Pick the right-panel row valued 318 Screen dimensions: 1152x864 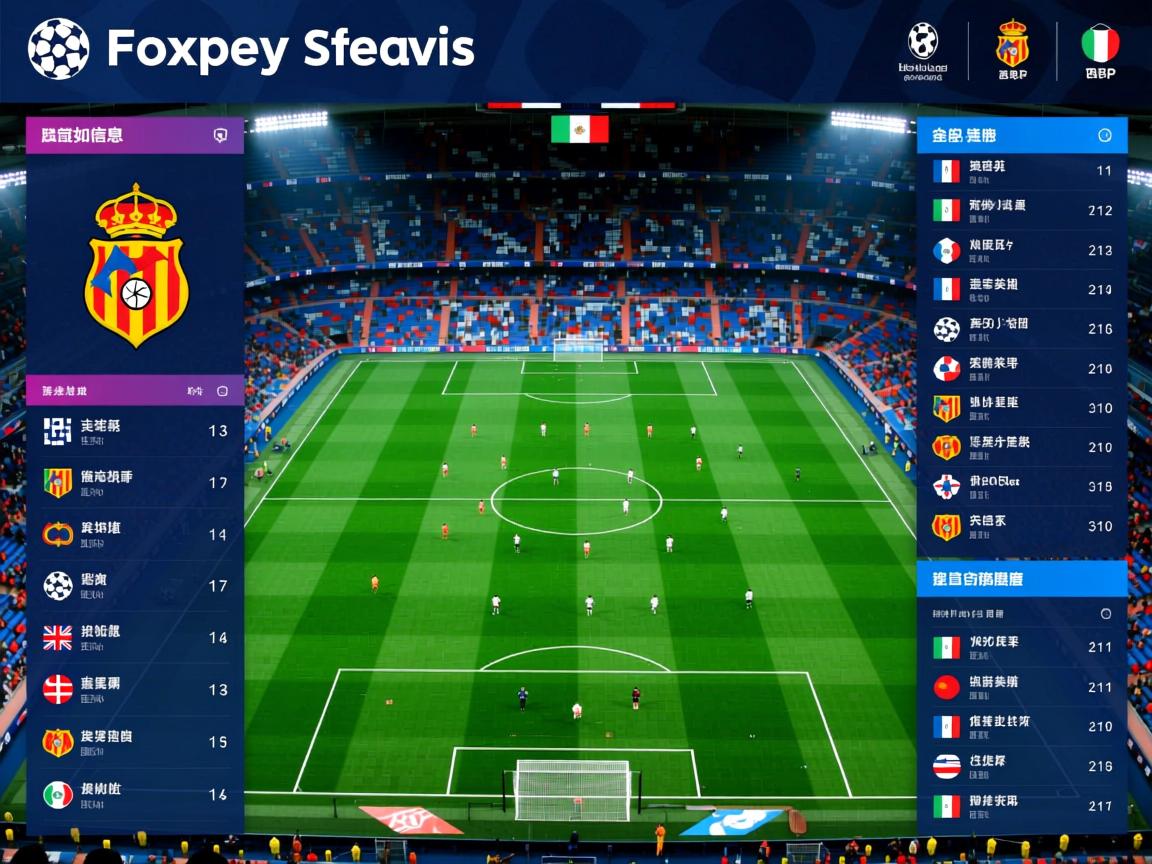click(1022, 486)
